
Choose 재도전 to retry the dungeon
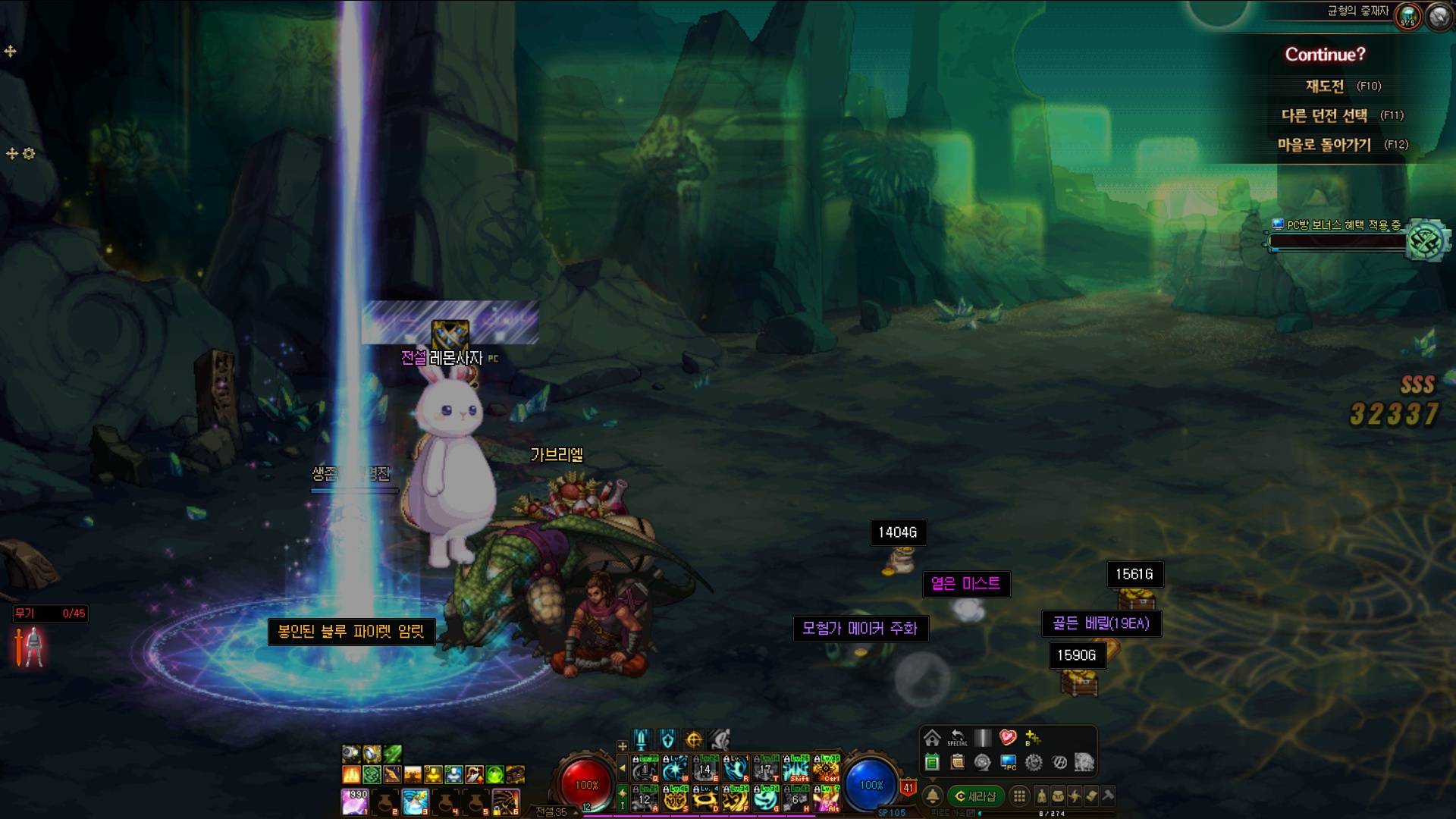(1325, 86)
